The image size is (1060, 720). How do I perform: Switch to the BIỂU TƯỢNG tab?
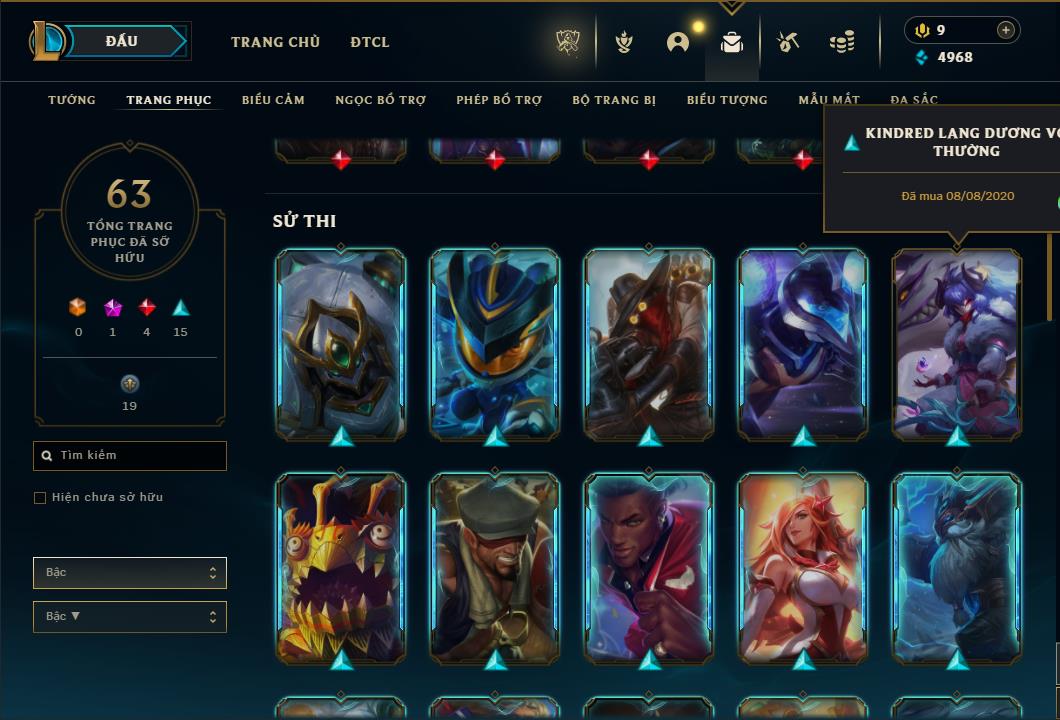point(727,100)
